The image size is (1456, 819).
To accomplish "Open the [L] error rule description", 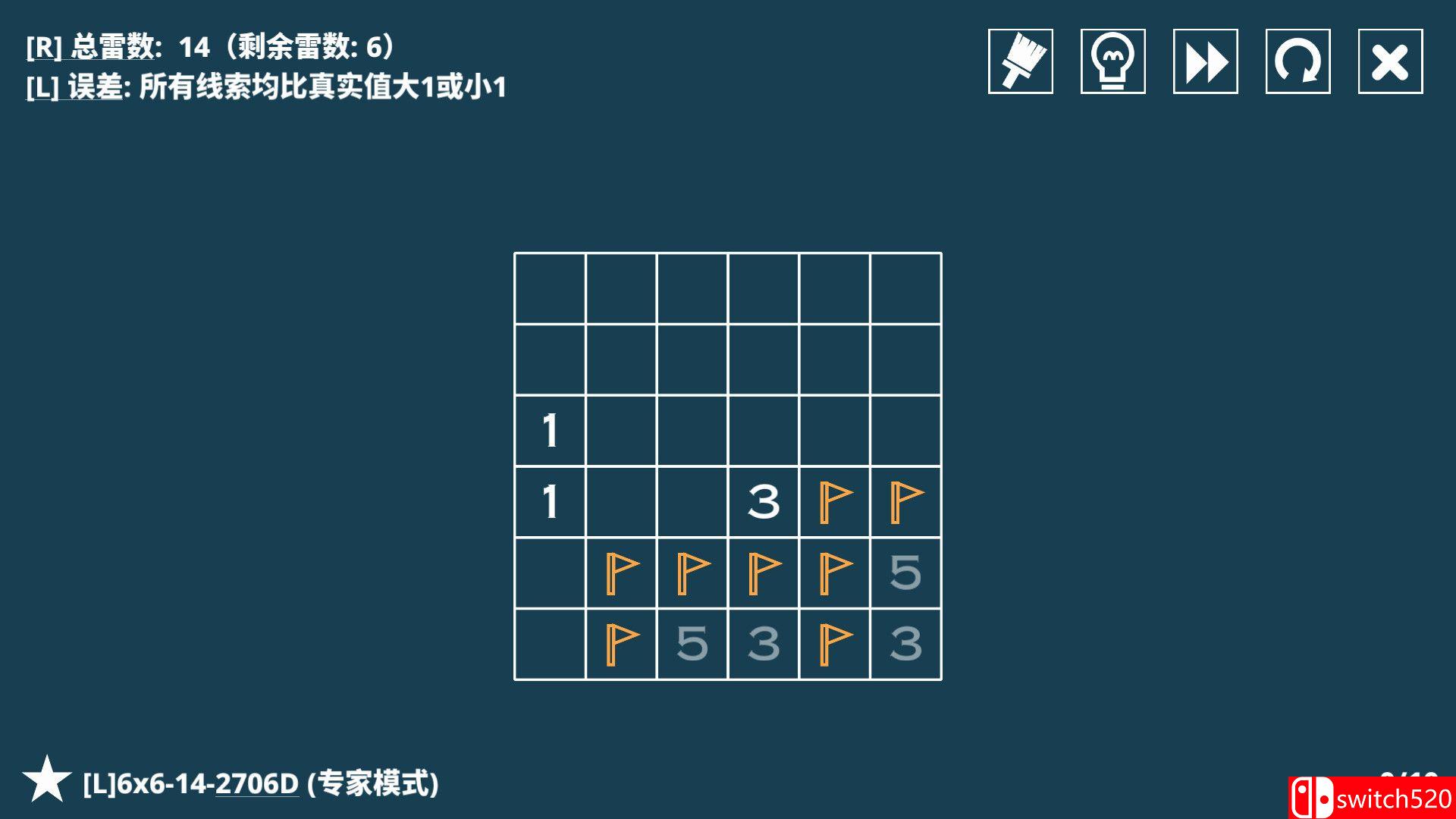I will (265, 86).
